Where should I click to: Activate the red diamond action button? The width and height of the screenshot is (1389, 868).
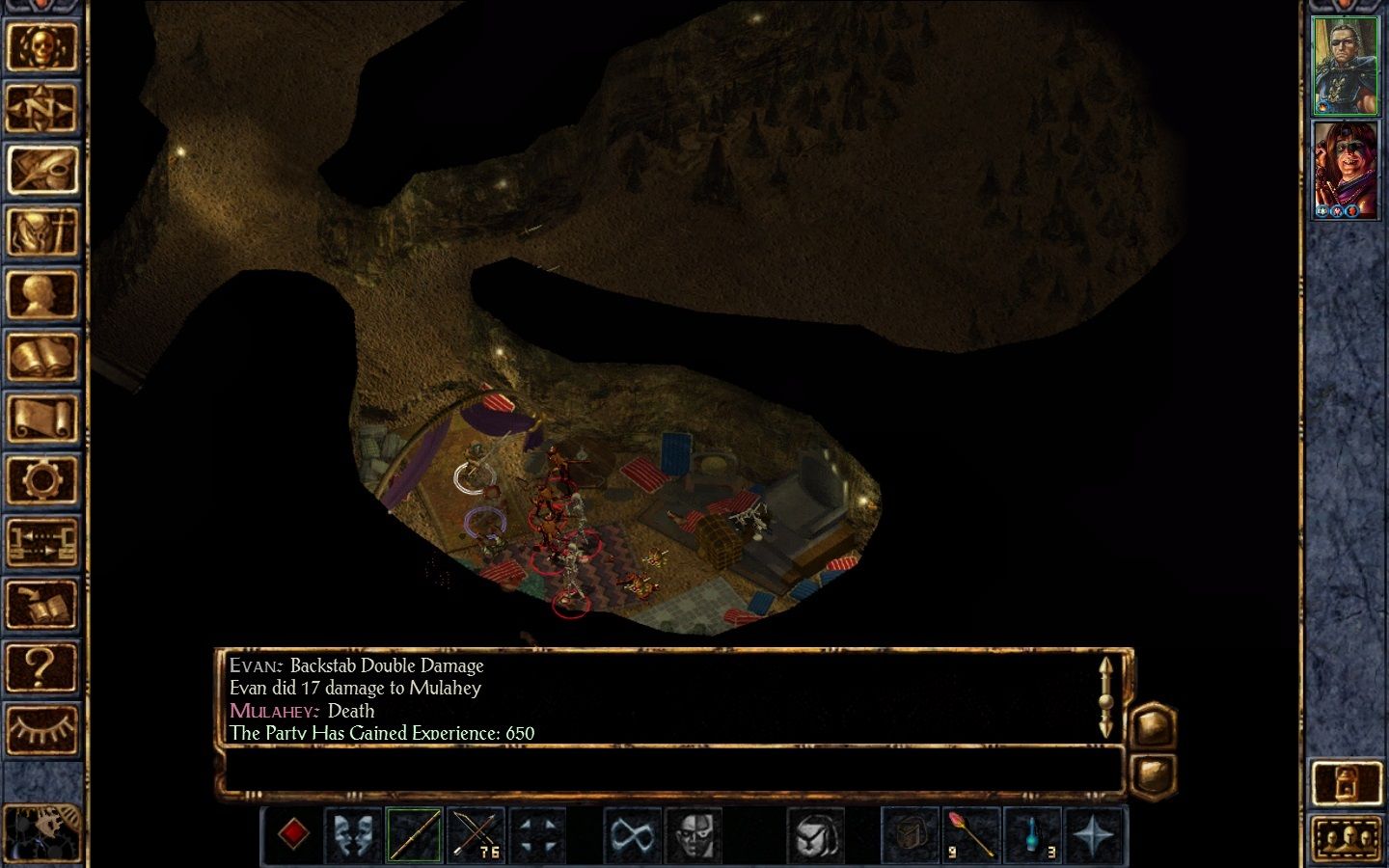(293, 833)
